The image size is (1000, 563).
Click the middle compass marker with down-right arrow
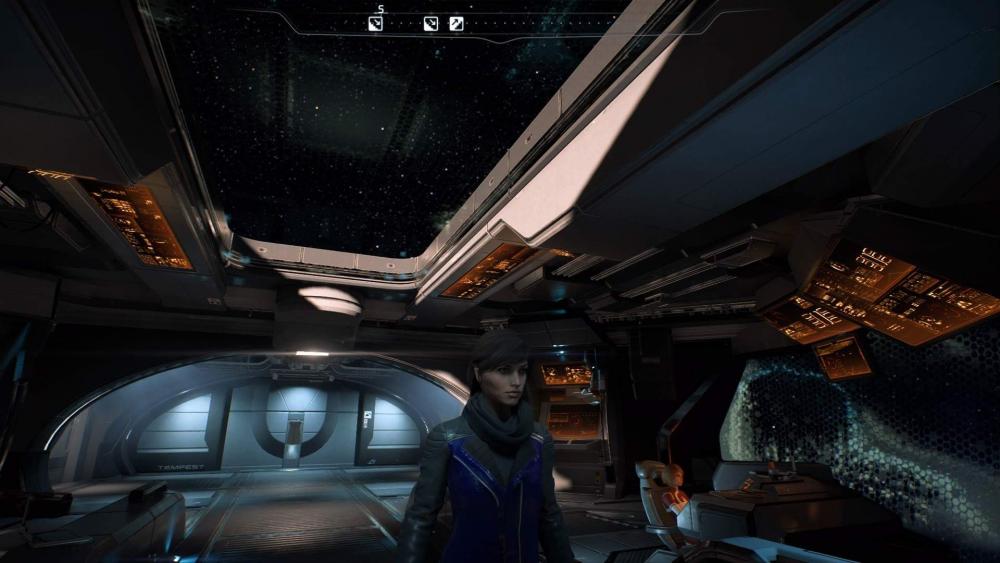431,23
